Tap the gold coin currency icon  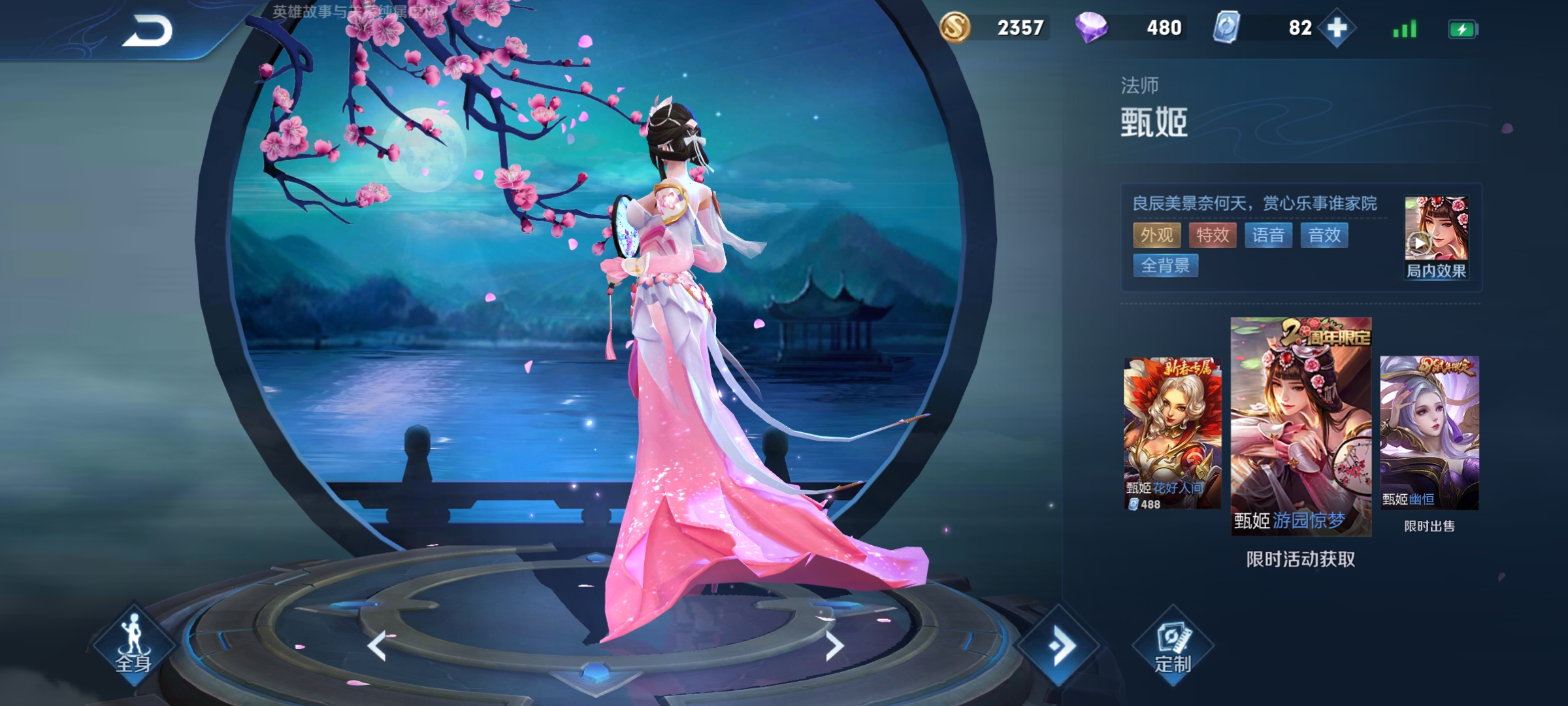coord(955,28)
